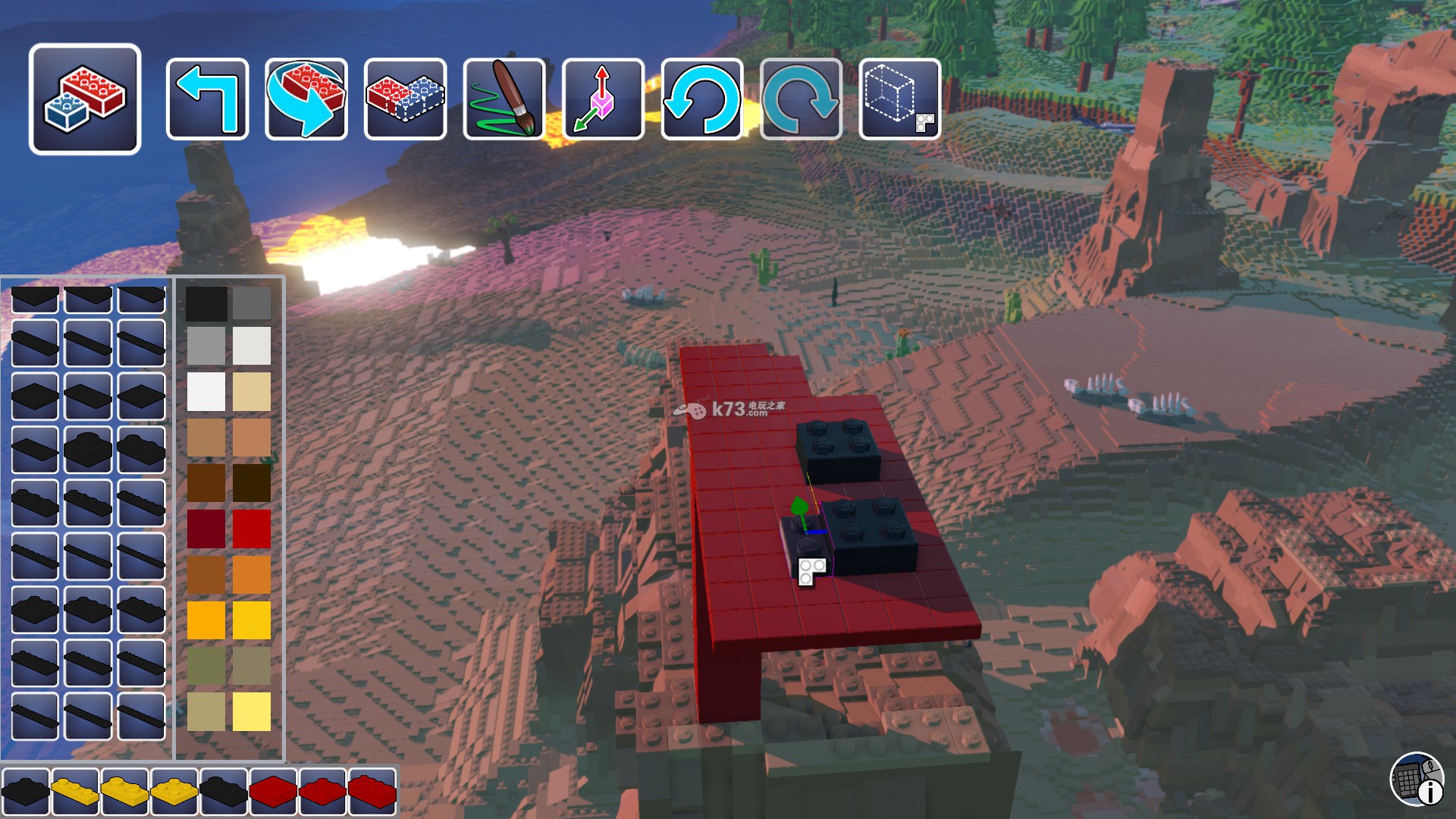Select the pale yellow color swatch
Screen dimensions: 1456x819
pyautogui.click(x=252, y=711)
